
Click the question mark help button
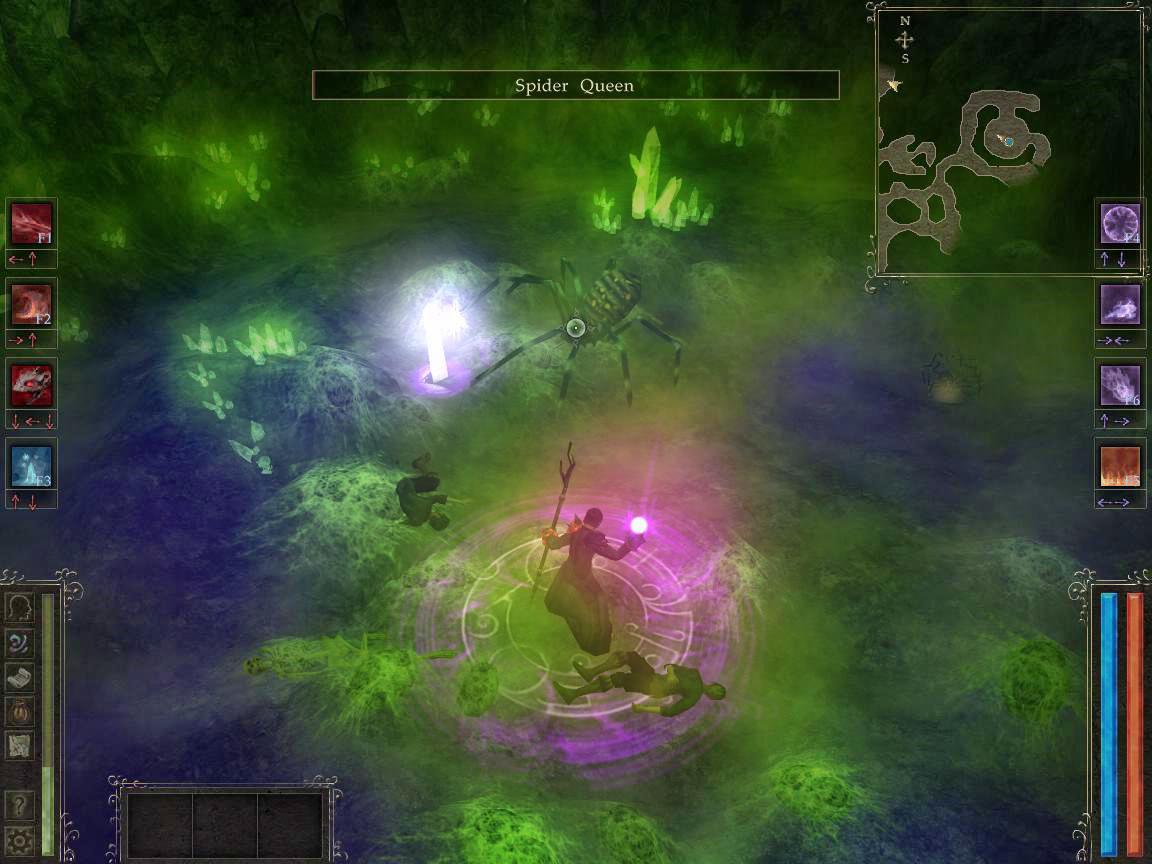click(20, 805)
